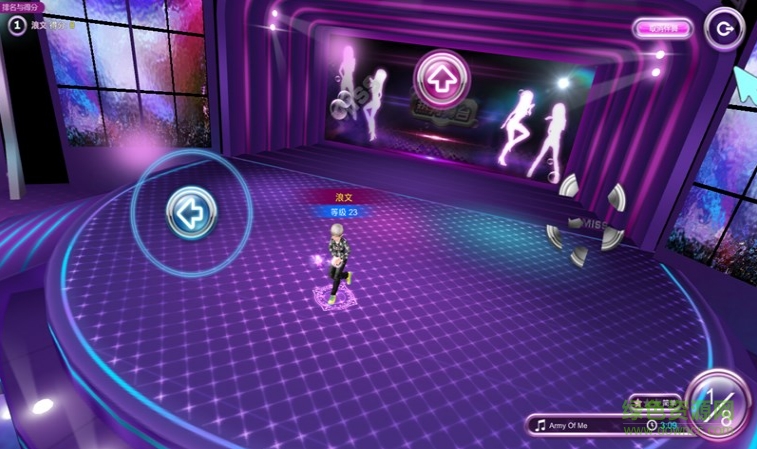This screenshot has width=757, height=449.
Task: Hit the blue left arrow note
Action: click(x=191, y=212)
